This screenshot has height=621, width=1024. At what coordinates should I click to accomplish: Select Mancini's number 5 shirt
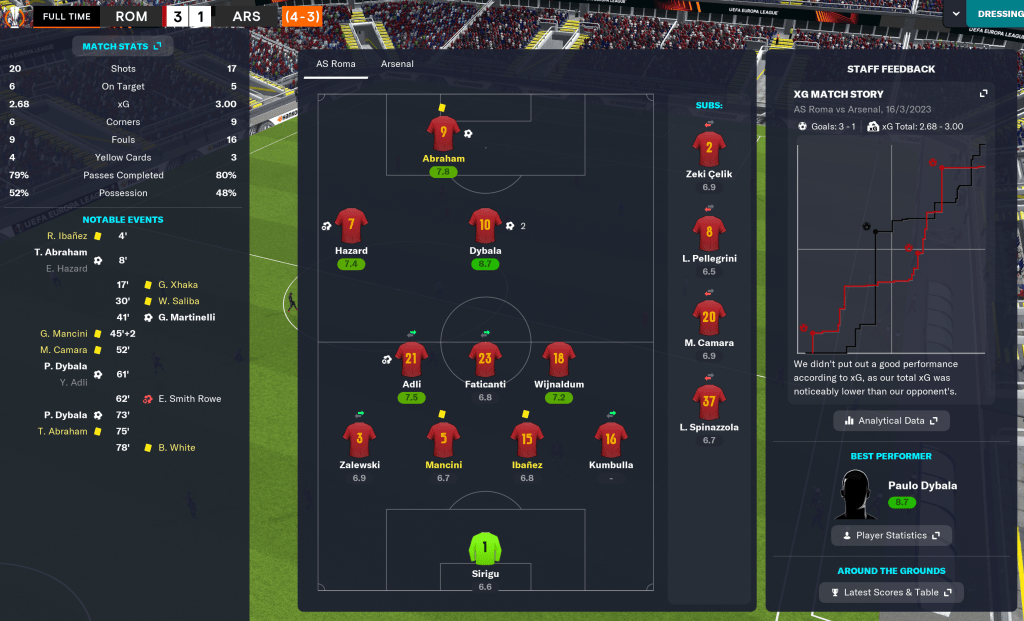(443, 440)
